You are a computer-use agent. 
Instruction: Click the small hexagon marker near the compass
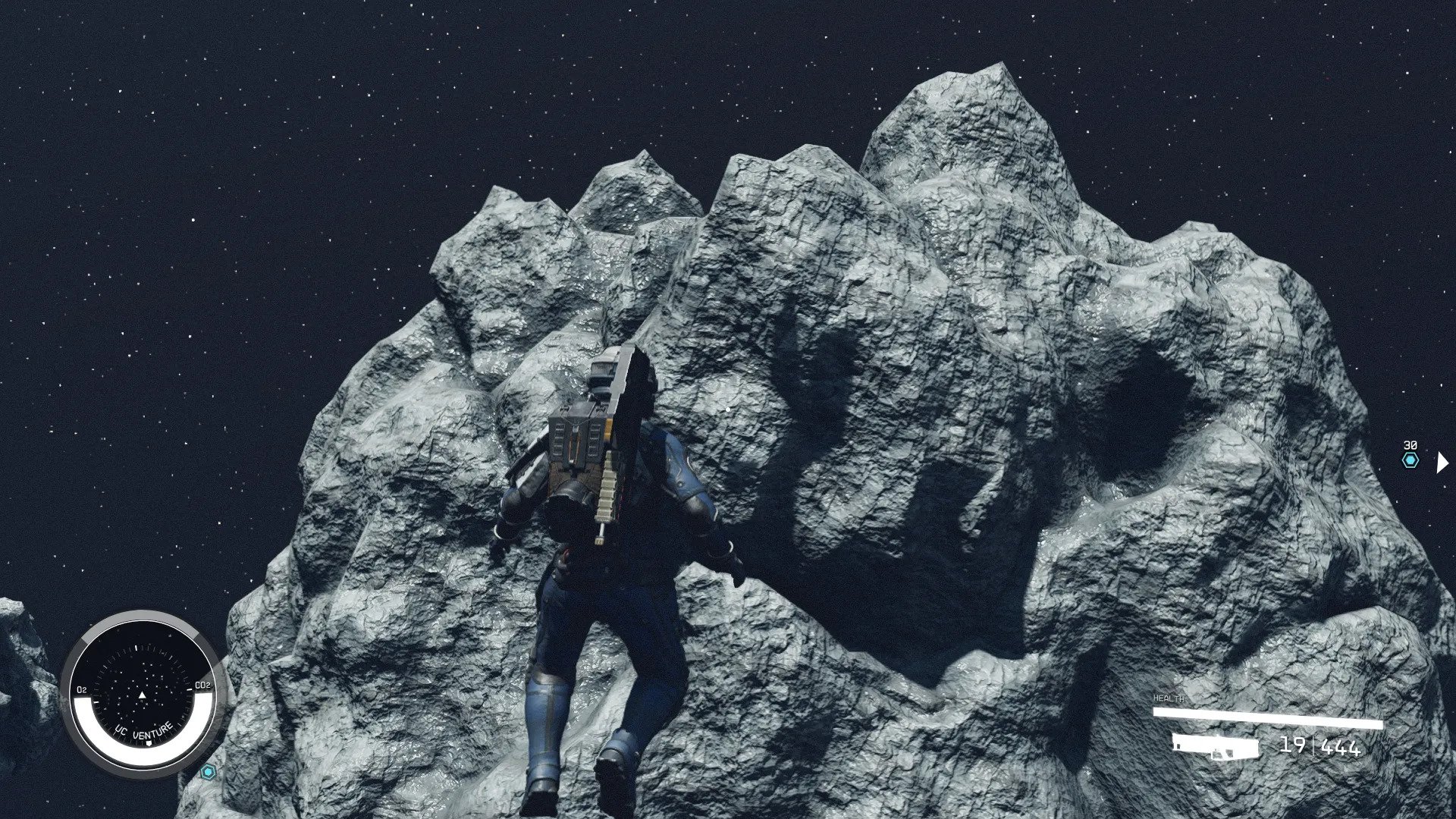[208, 772]
